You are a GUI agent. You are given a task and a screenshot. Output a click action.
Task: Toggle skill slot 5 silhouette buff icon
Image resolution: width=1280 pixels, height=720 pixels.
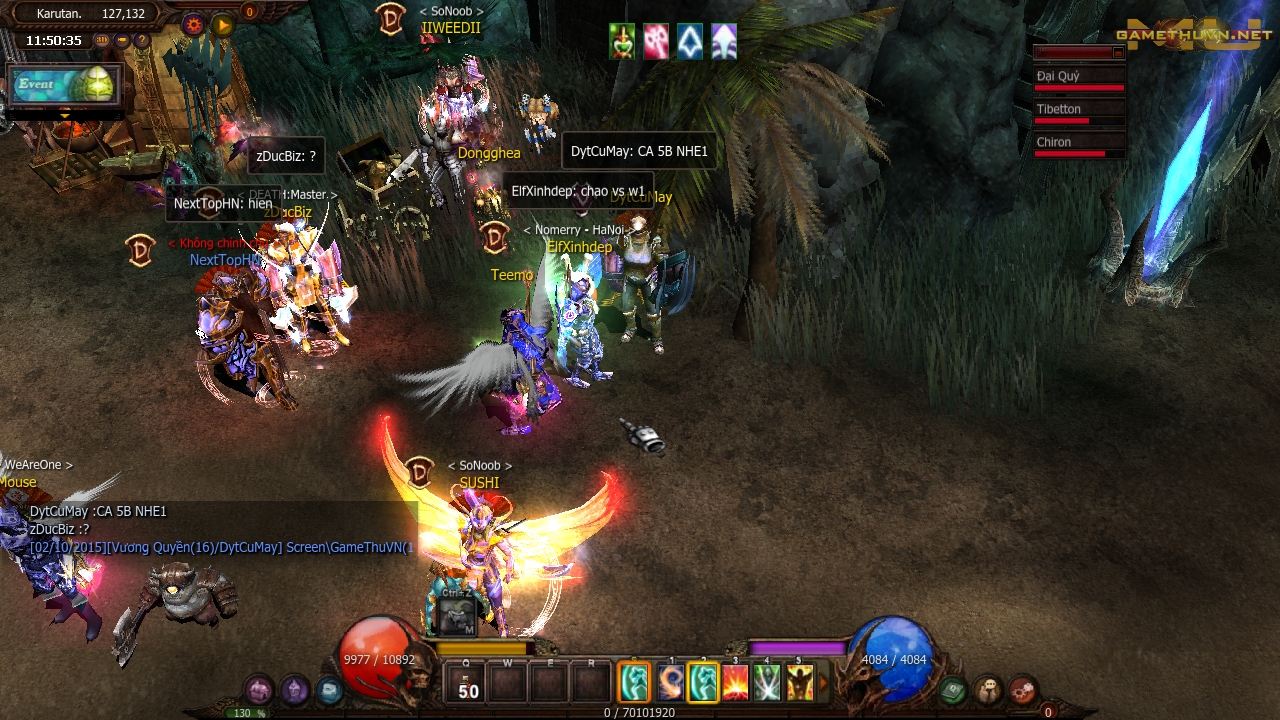point(800,682)
